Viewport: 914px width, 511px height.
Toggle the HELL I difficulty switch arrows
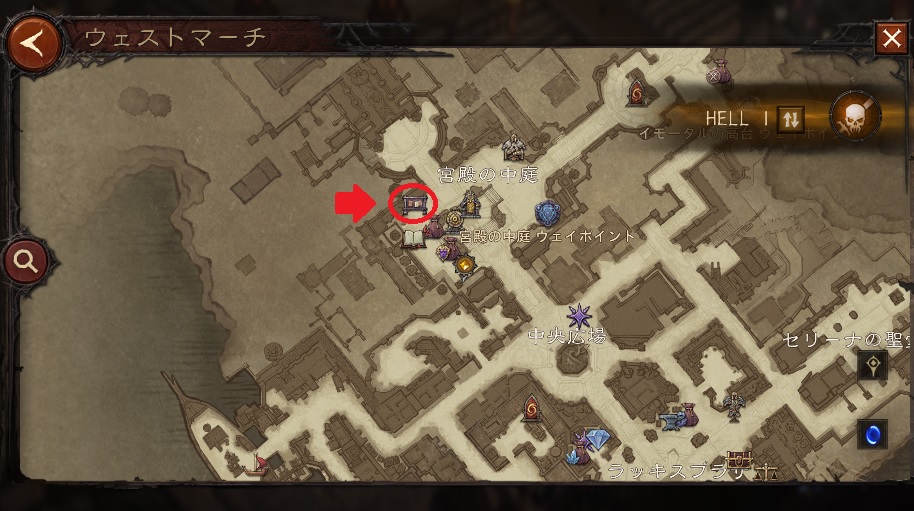pos(790,118)
